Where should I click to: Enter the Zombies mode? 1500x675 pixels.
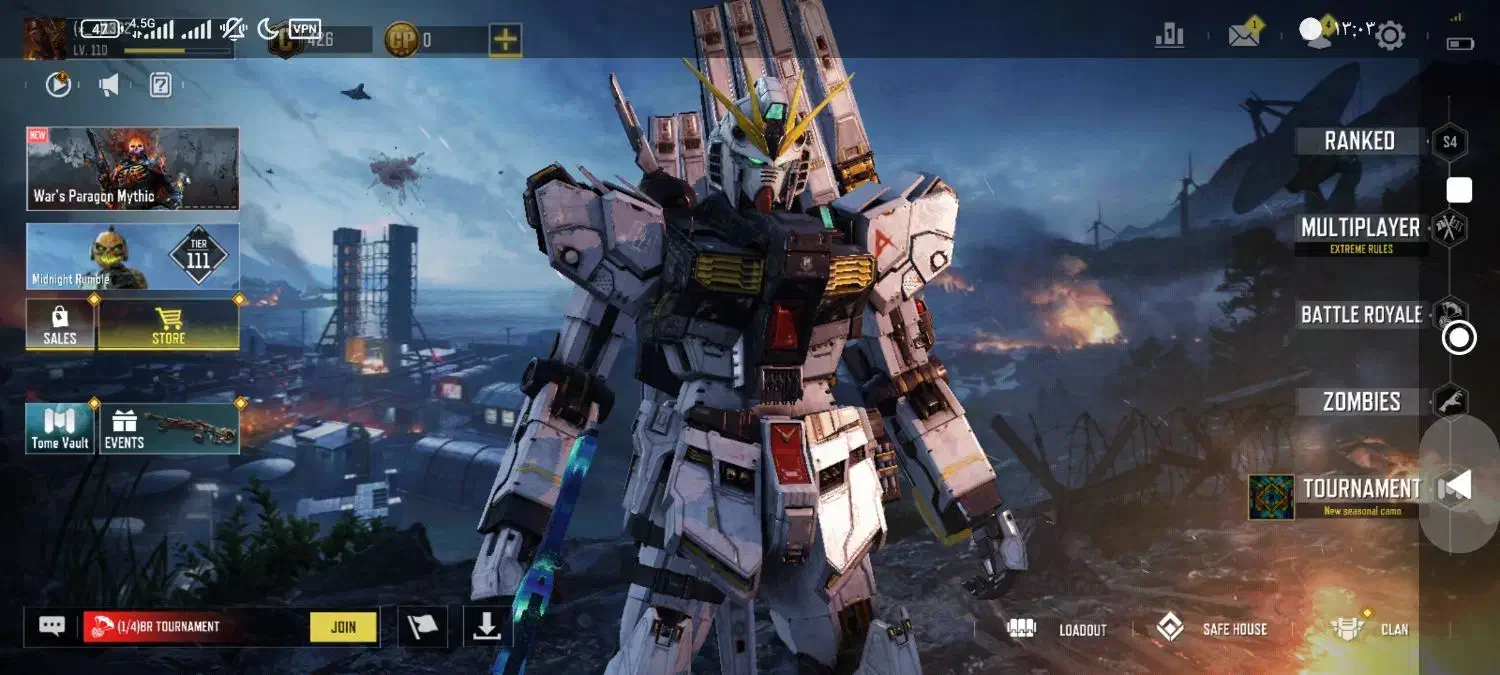[1361, 402]
